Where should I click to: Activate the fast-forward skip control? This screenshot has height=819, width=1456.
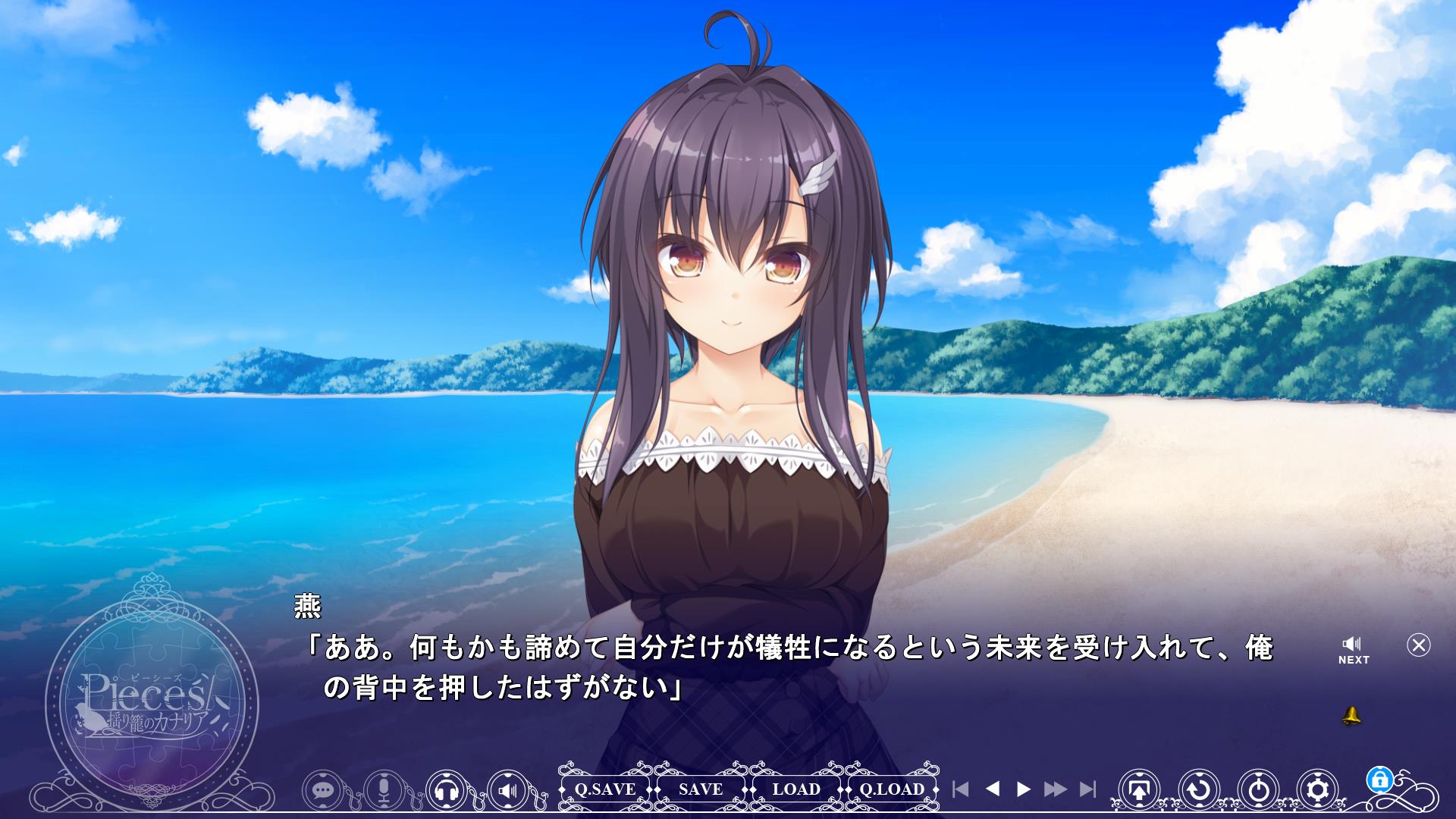1055,789
